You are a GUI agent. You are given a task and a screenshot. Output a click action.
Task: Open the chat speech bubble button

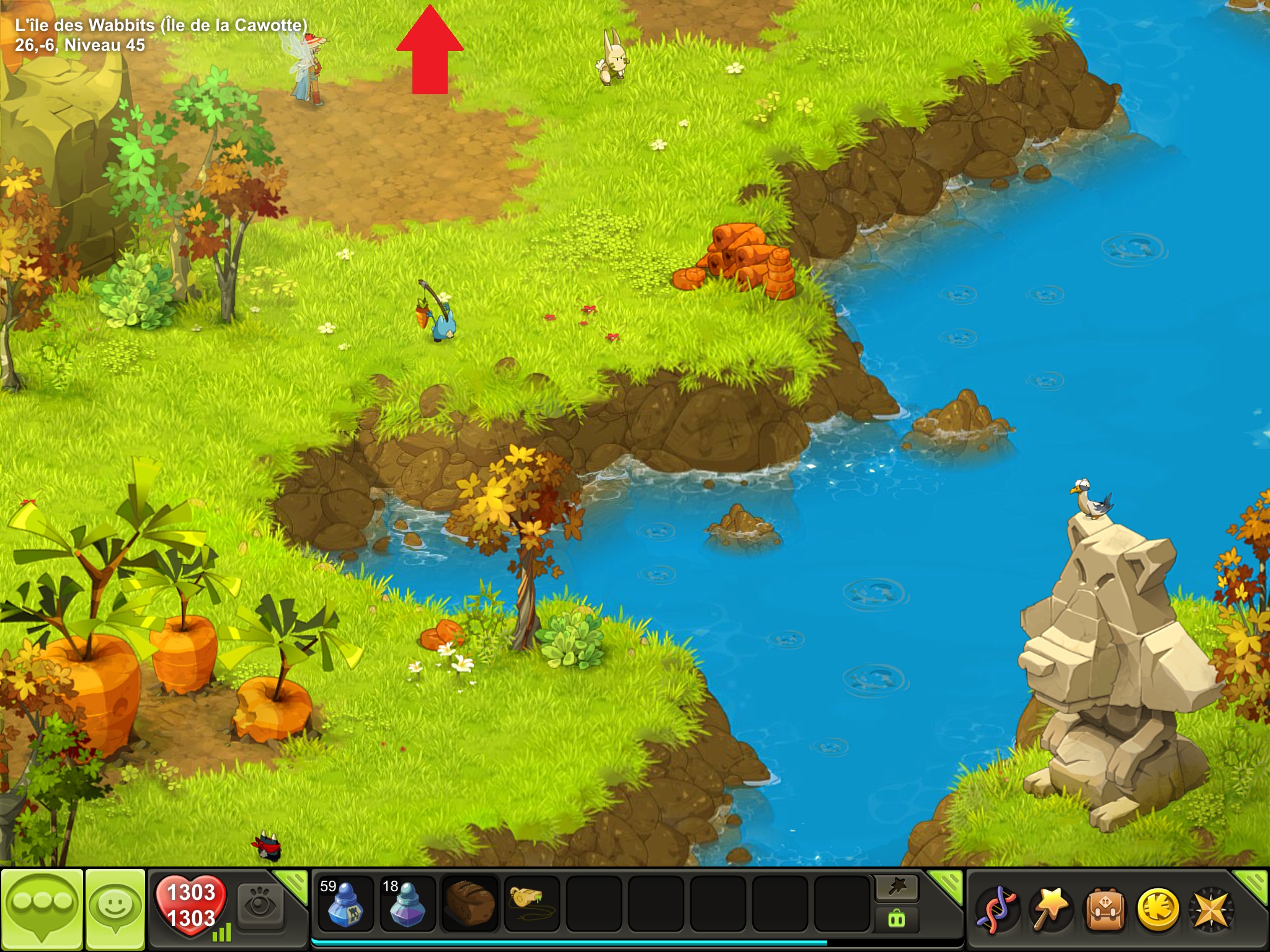point(42,907)
